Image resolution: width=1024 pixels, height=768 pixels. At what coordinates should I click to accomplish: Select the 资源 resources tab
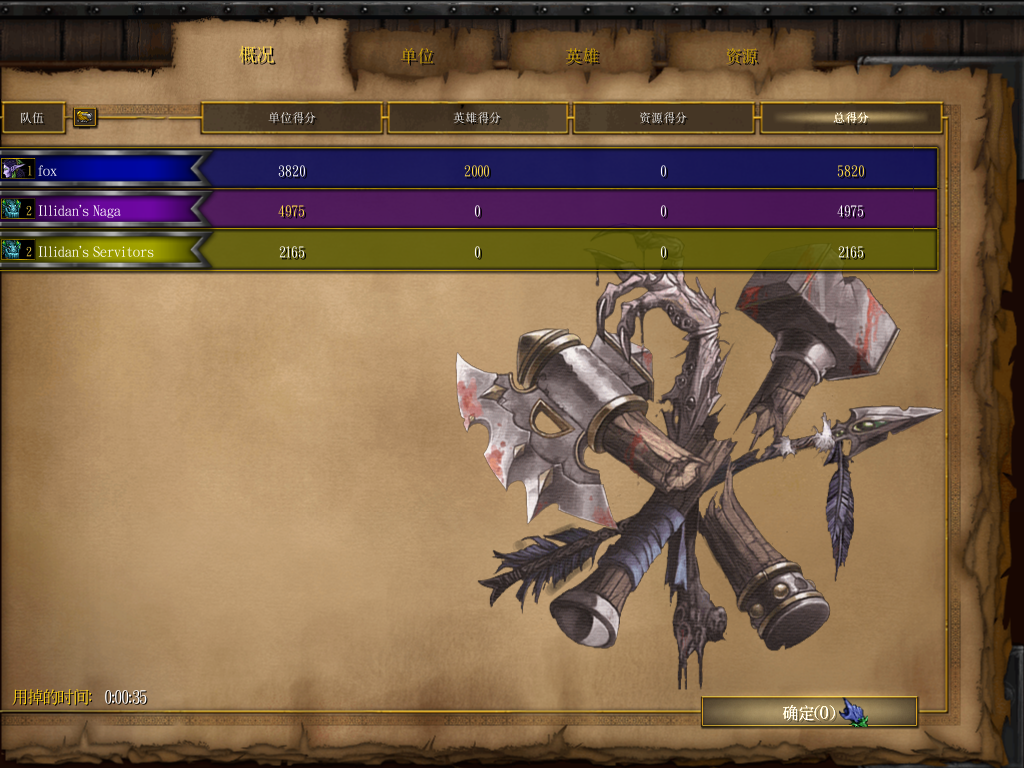coord(742,56)
